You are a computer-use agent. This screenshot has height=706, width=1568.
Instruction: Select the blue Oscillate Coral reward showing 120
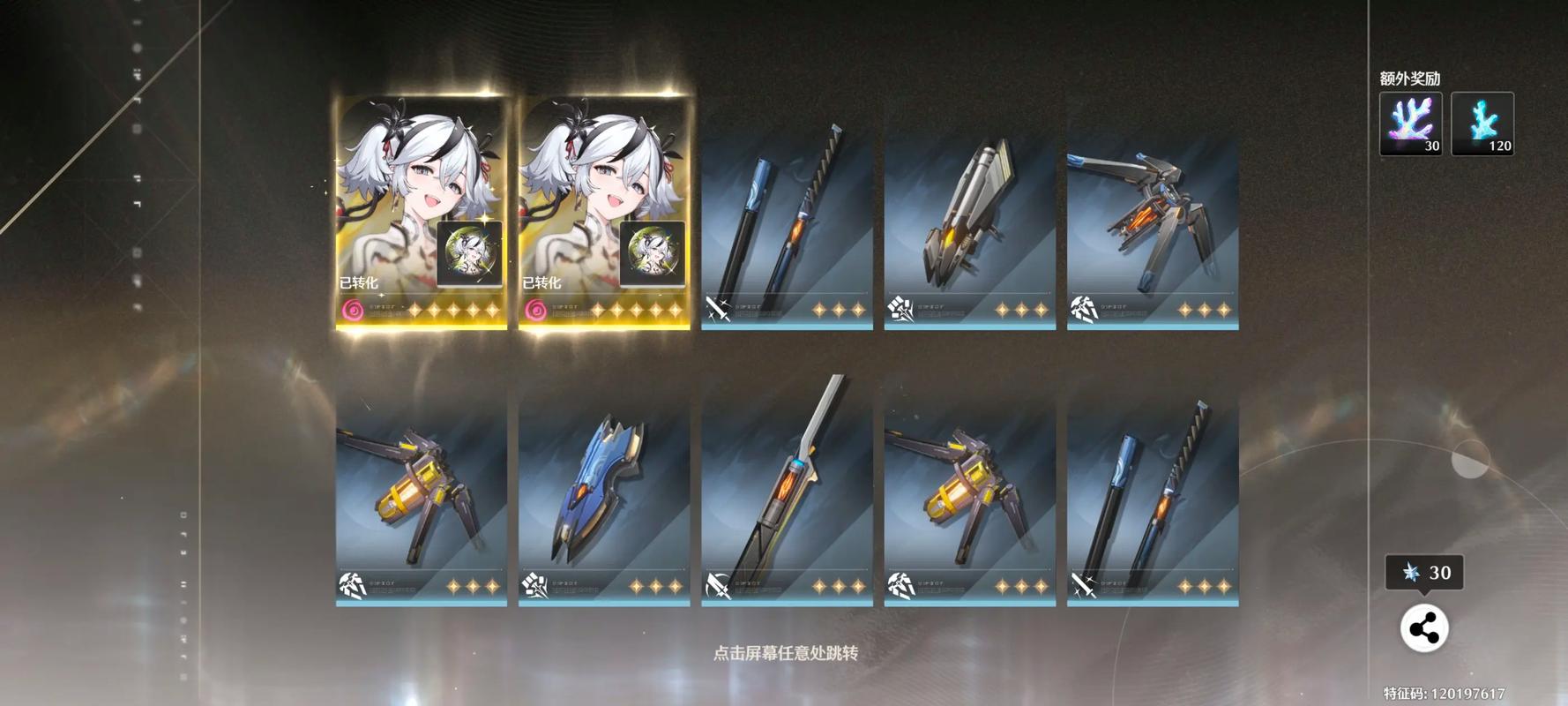coord(1482,124)
